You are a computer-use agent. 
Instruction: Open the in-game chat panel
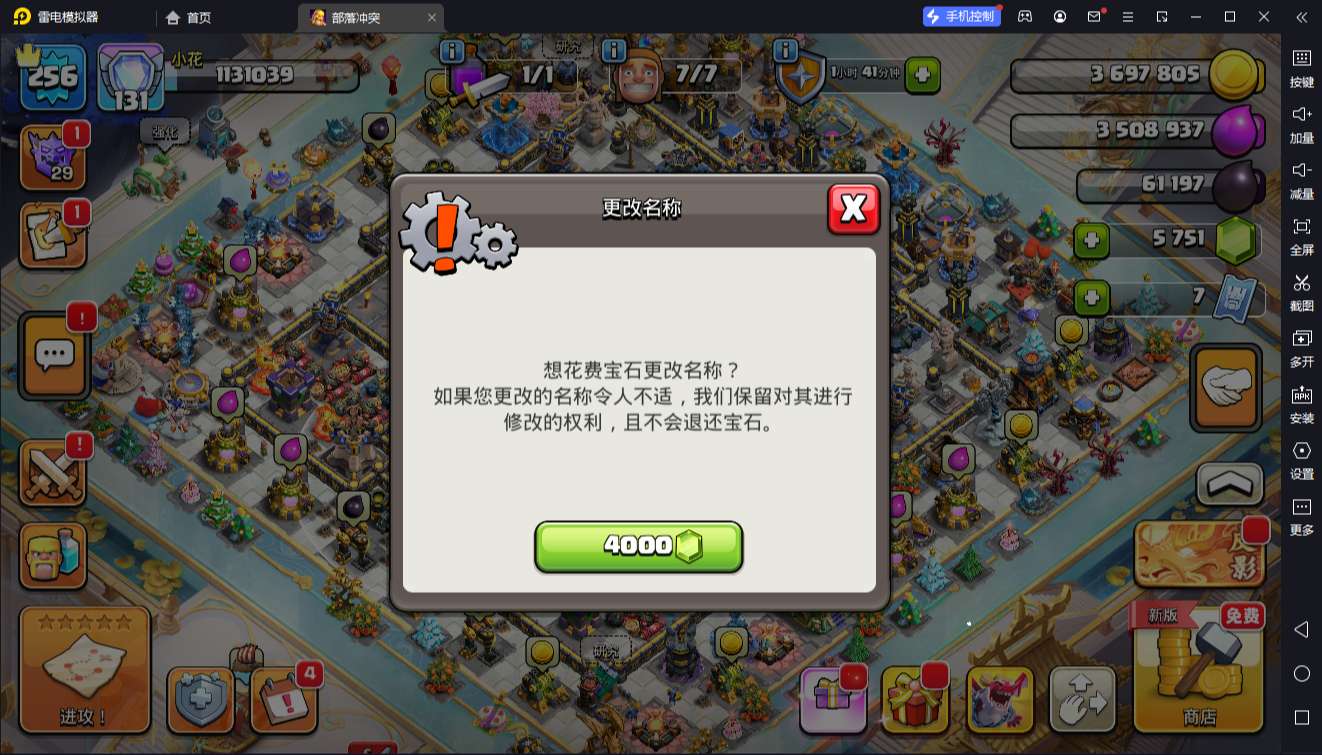[53, 355]
